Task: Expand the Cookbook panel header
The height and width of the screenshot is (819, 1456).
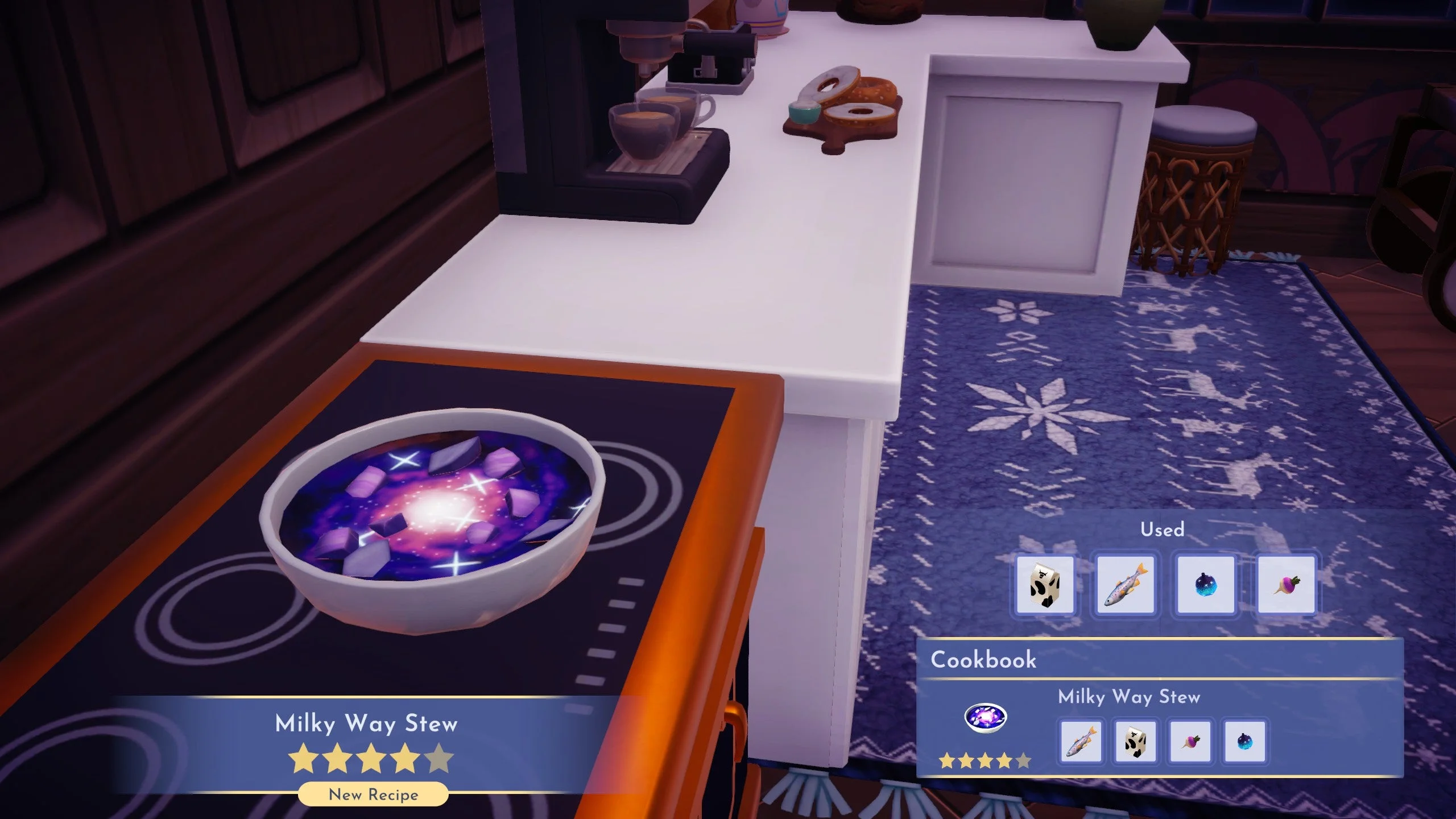Action: 983,660
